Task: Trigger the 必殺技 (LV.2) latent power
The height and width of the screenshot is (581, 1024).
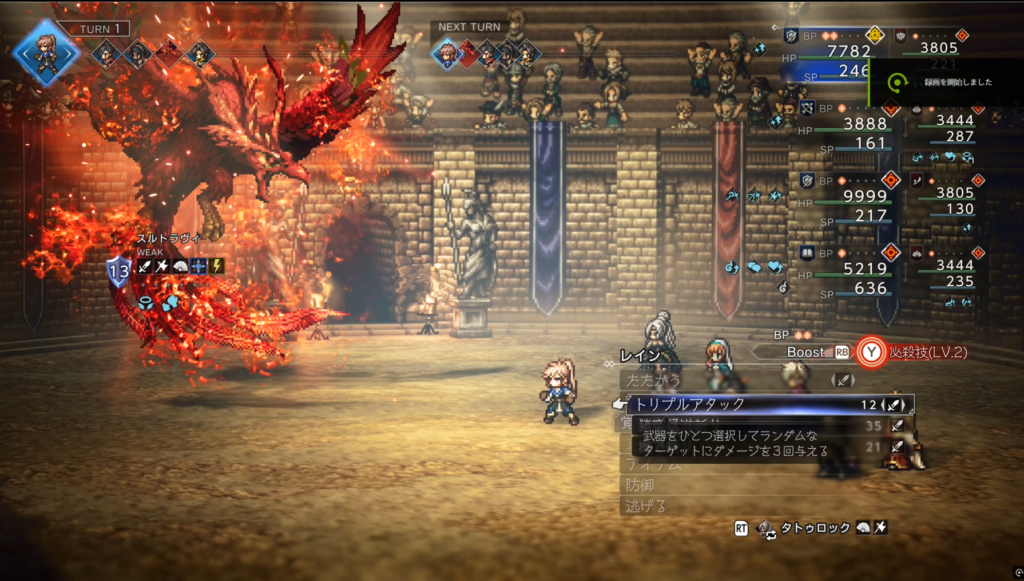Action: coord(917,352)
